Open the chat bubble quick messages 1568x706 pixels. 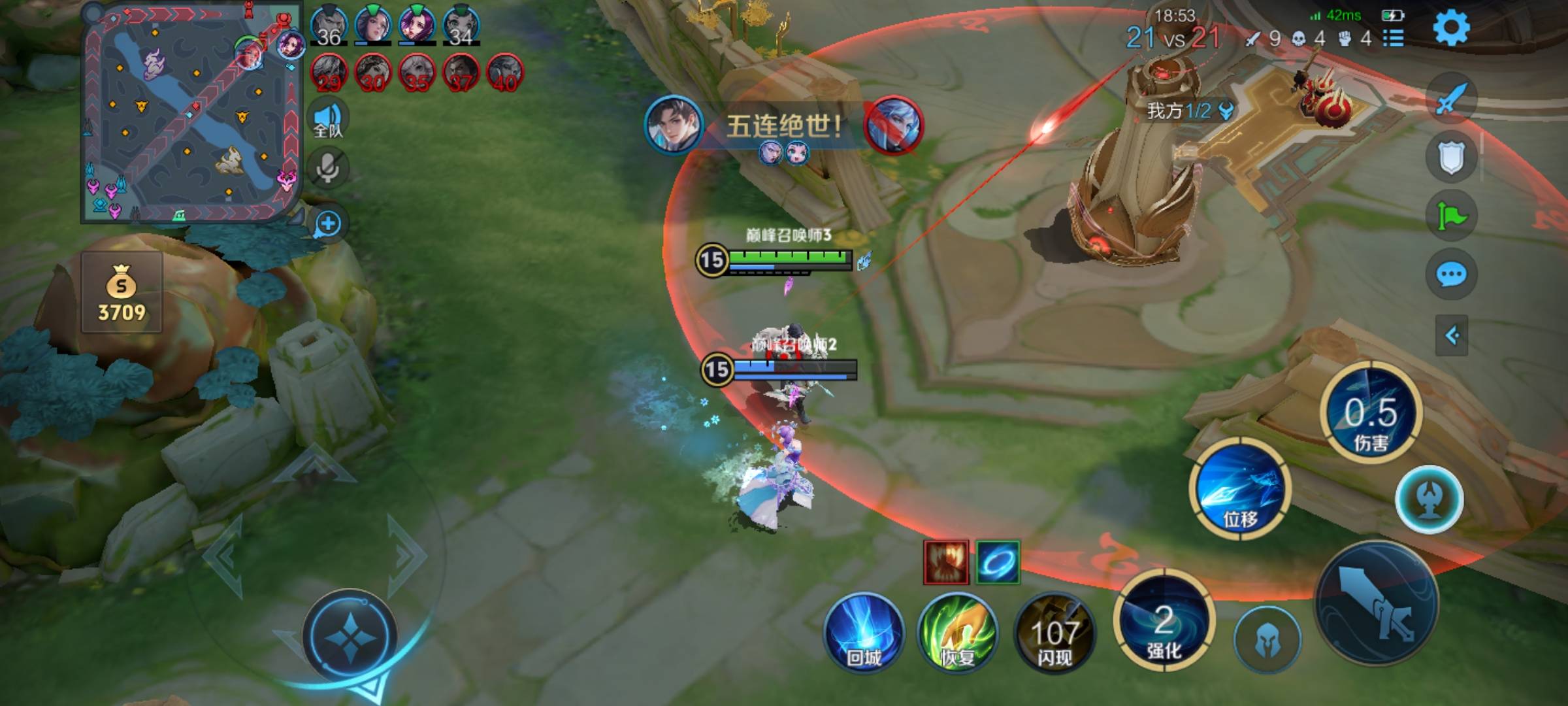1451,275
